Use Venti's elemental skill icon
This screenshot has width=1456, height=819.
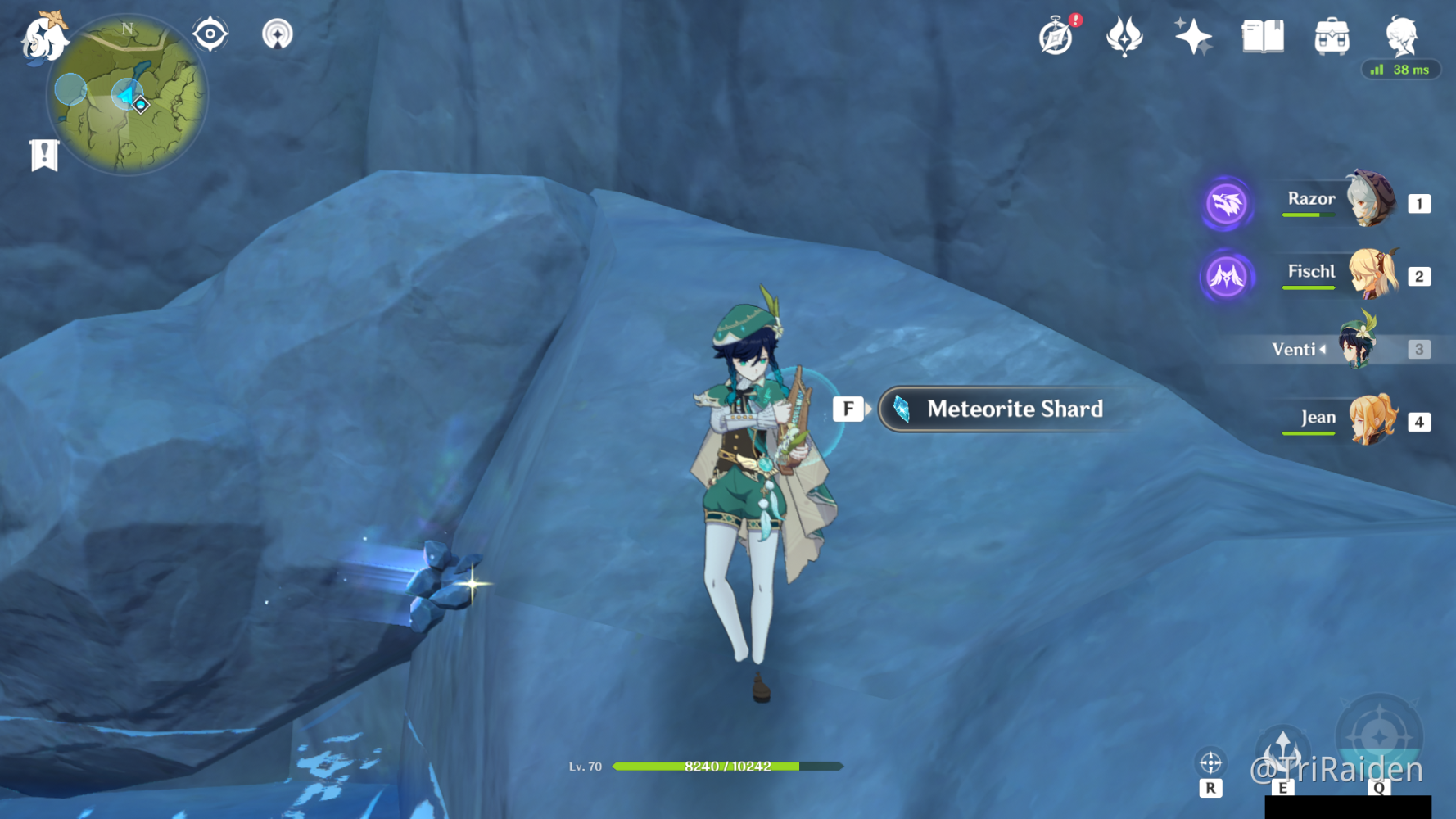pyautogui.click(x=1282, y=751)
